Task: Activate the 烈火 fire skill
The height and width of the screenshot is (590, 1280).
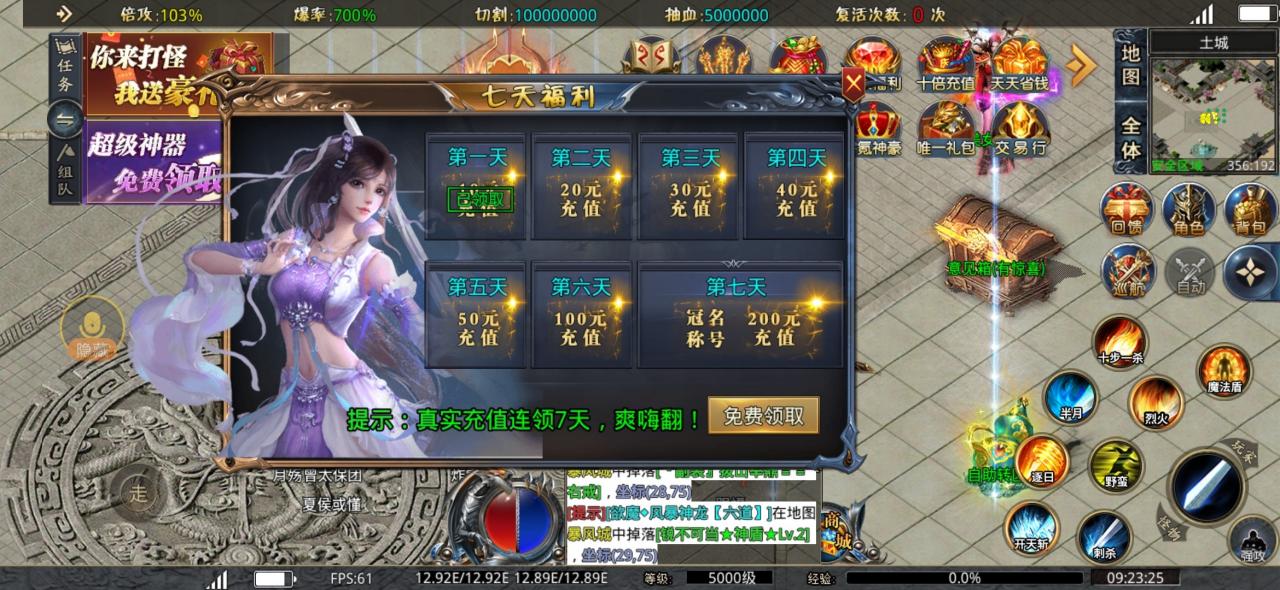Action: click(x=1156, y=403)
